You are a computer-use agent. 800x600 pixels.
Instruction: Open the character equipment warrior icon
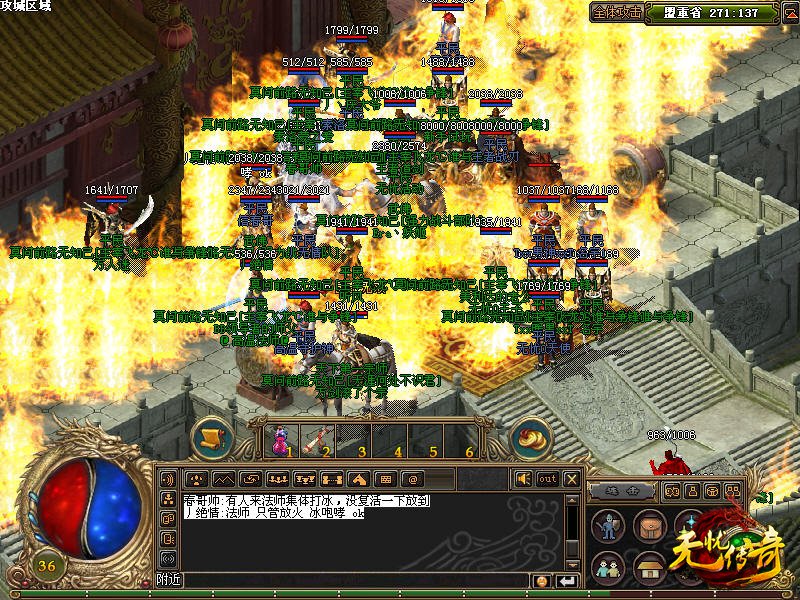tap(607, 526)
